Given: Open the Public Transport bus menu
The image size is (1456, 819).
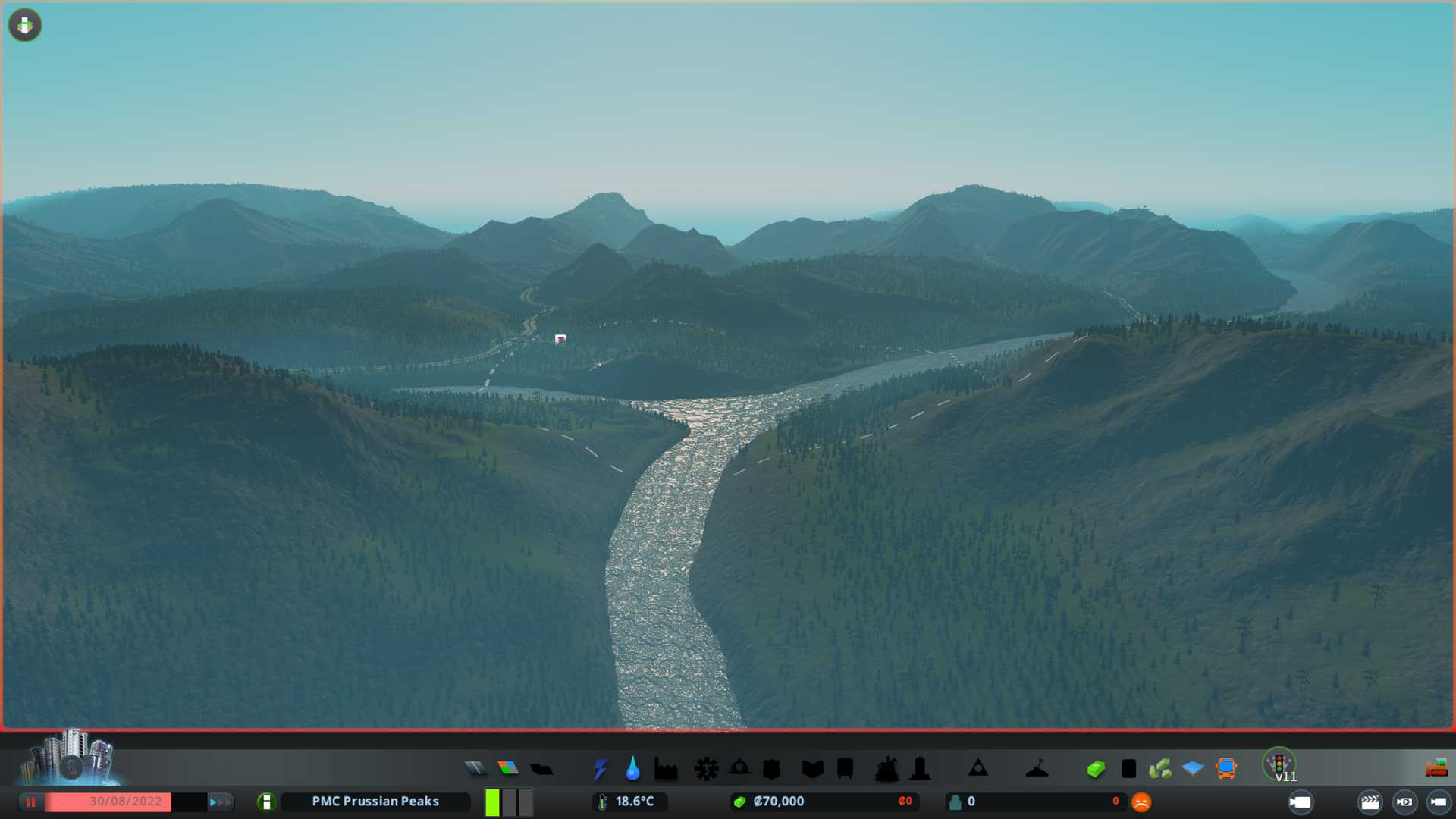Looking at the screenshot, I should [x=1225, y=769].
